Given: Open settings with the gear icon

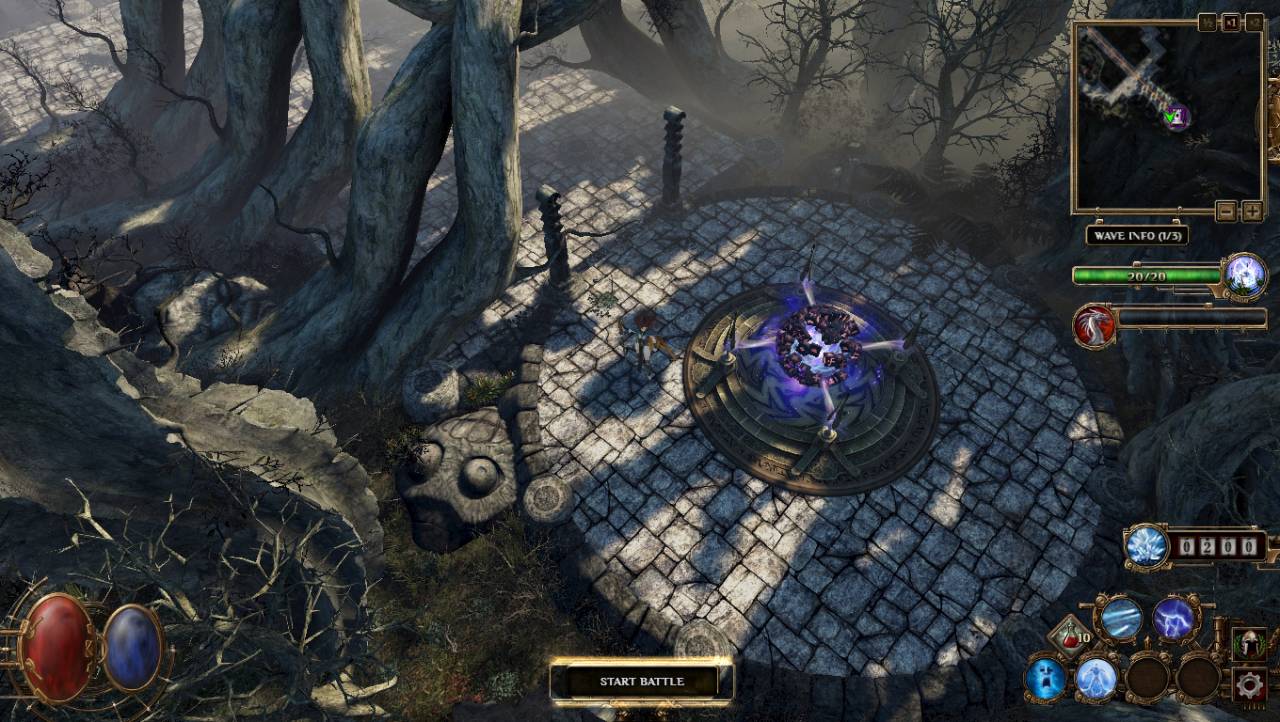Looking at the screenshot, I should coord(1249,685).
